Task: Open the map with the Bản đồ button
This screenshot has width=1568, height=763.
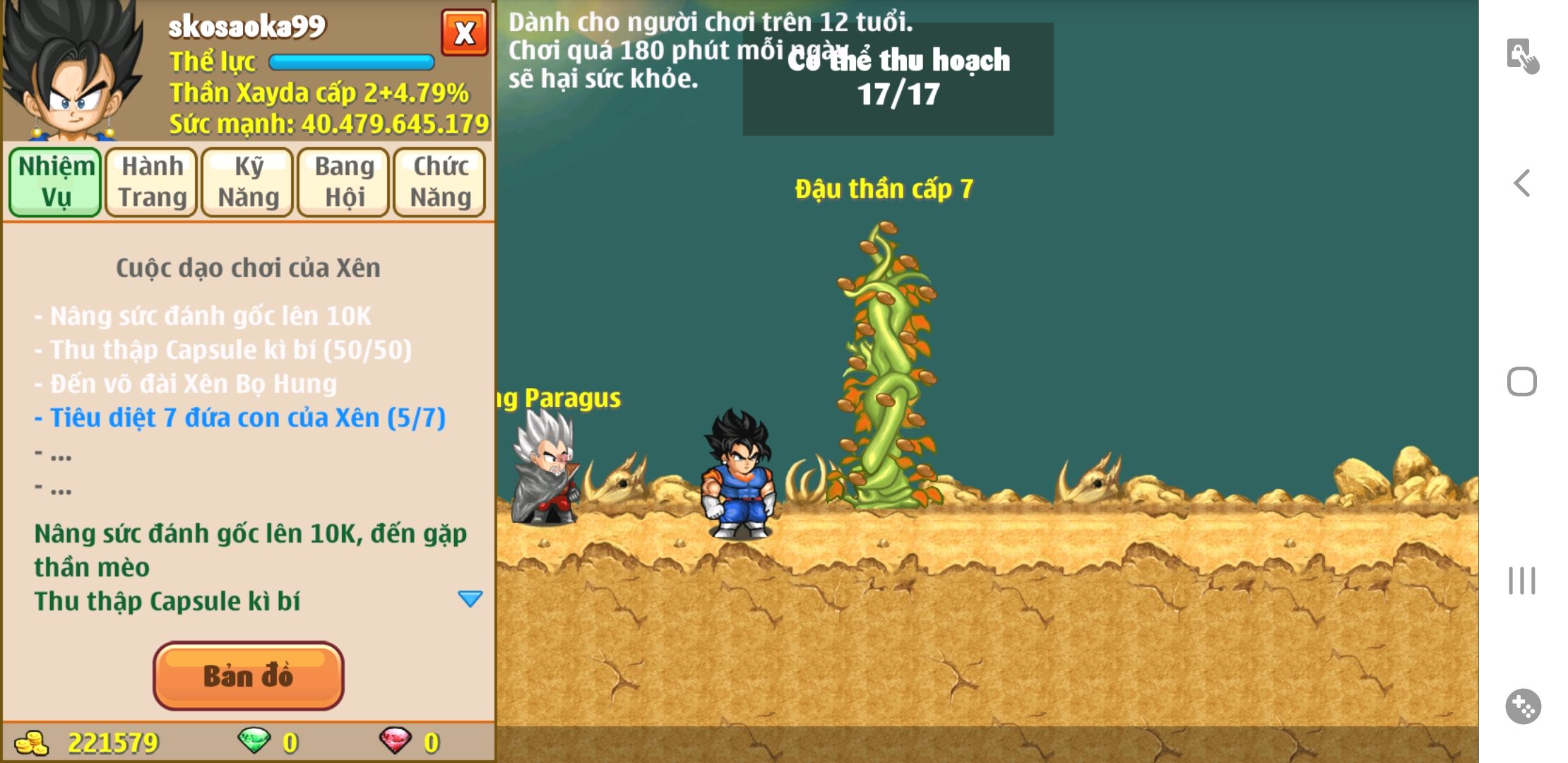Action: point(248,675)
